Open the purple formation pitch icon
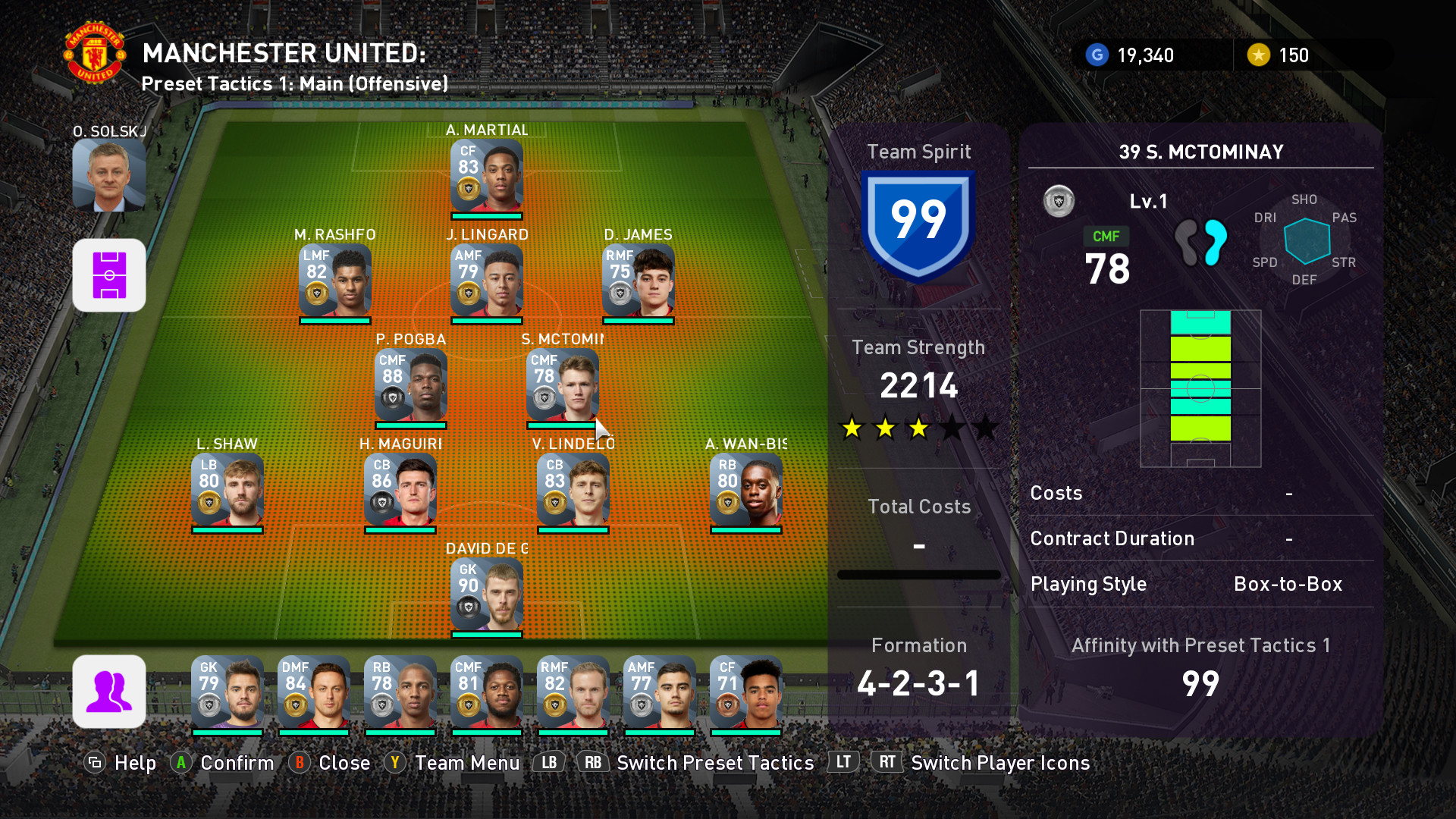1456x819 pixels. pos(108,275)
